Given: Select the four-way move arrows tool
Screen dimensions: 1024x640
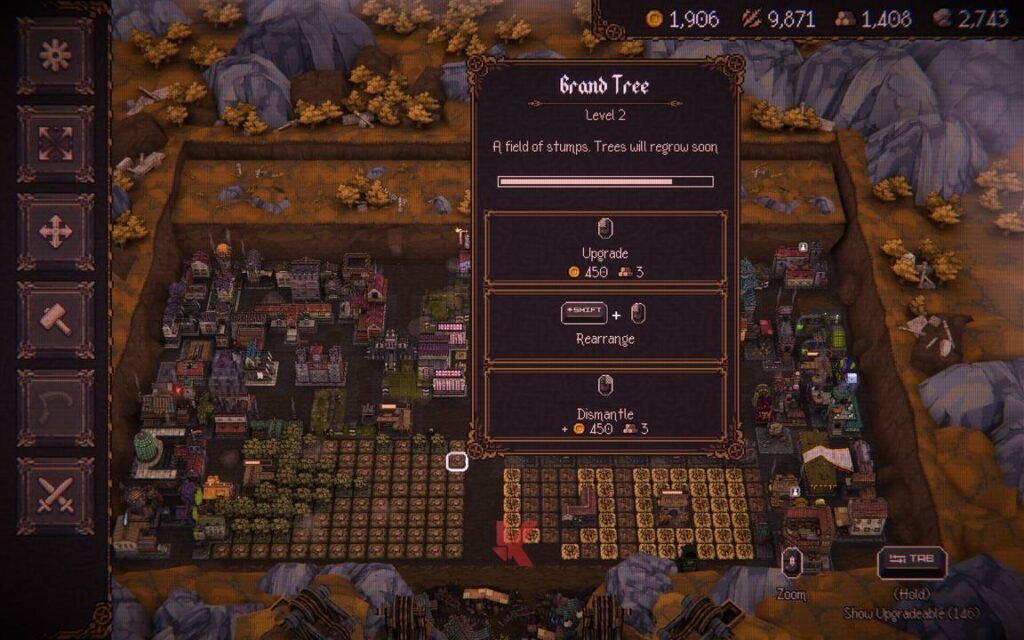Looking at the screenshot, I should [x=56, y=232].
